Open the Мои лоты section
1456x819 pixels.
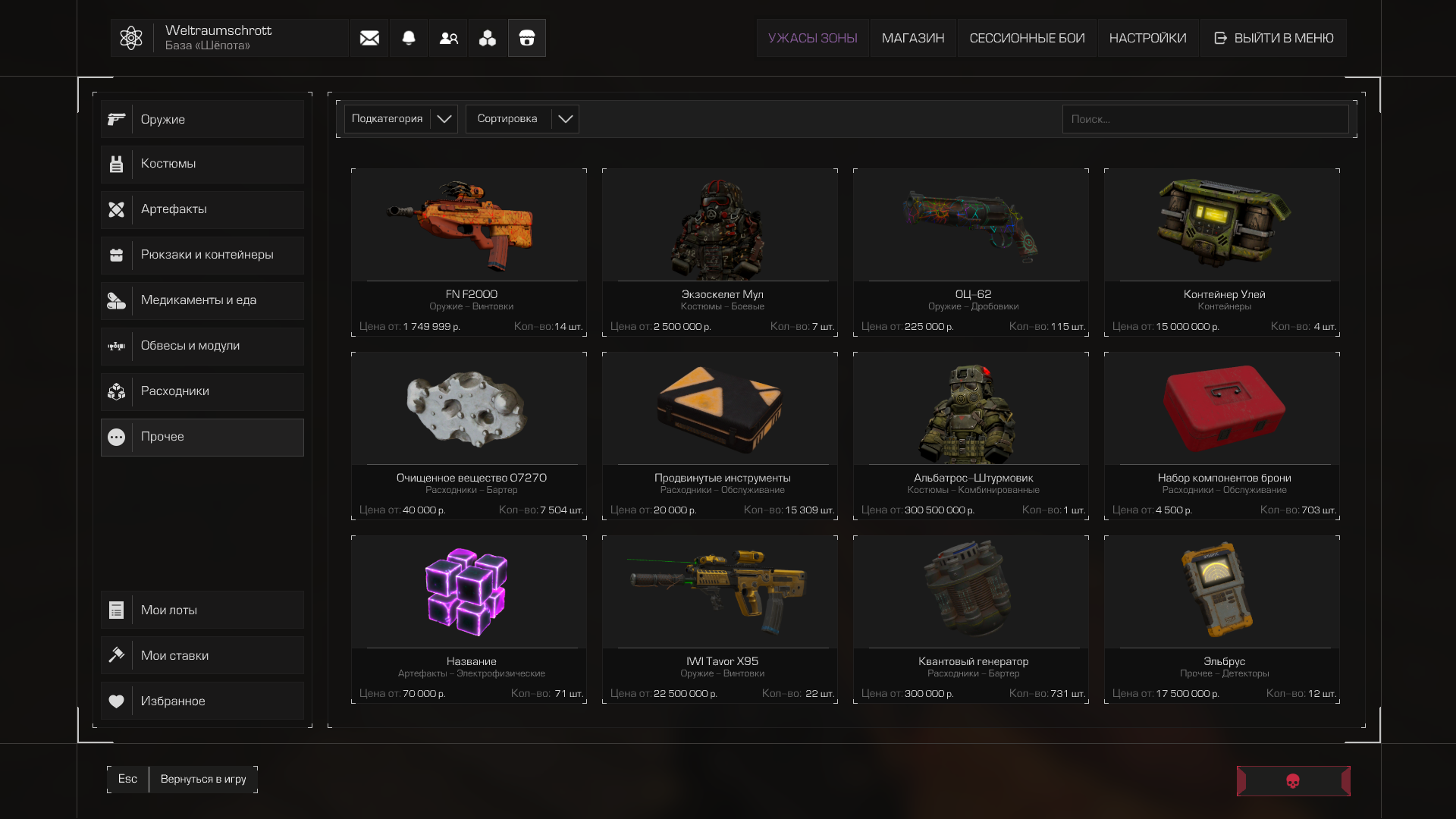click(x=202, y=610)
